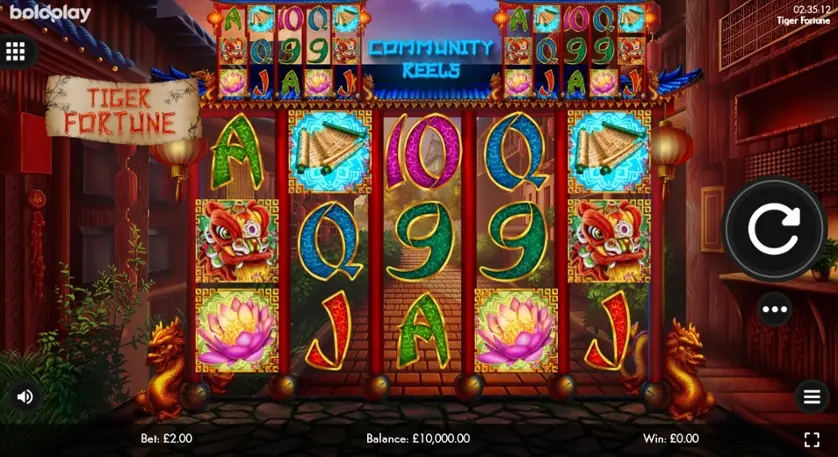Open the grid lobby menu icon
The height and width of the screenshot is (457, 838).
pyautogui.click(x=16, y=52)
